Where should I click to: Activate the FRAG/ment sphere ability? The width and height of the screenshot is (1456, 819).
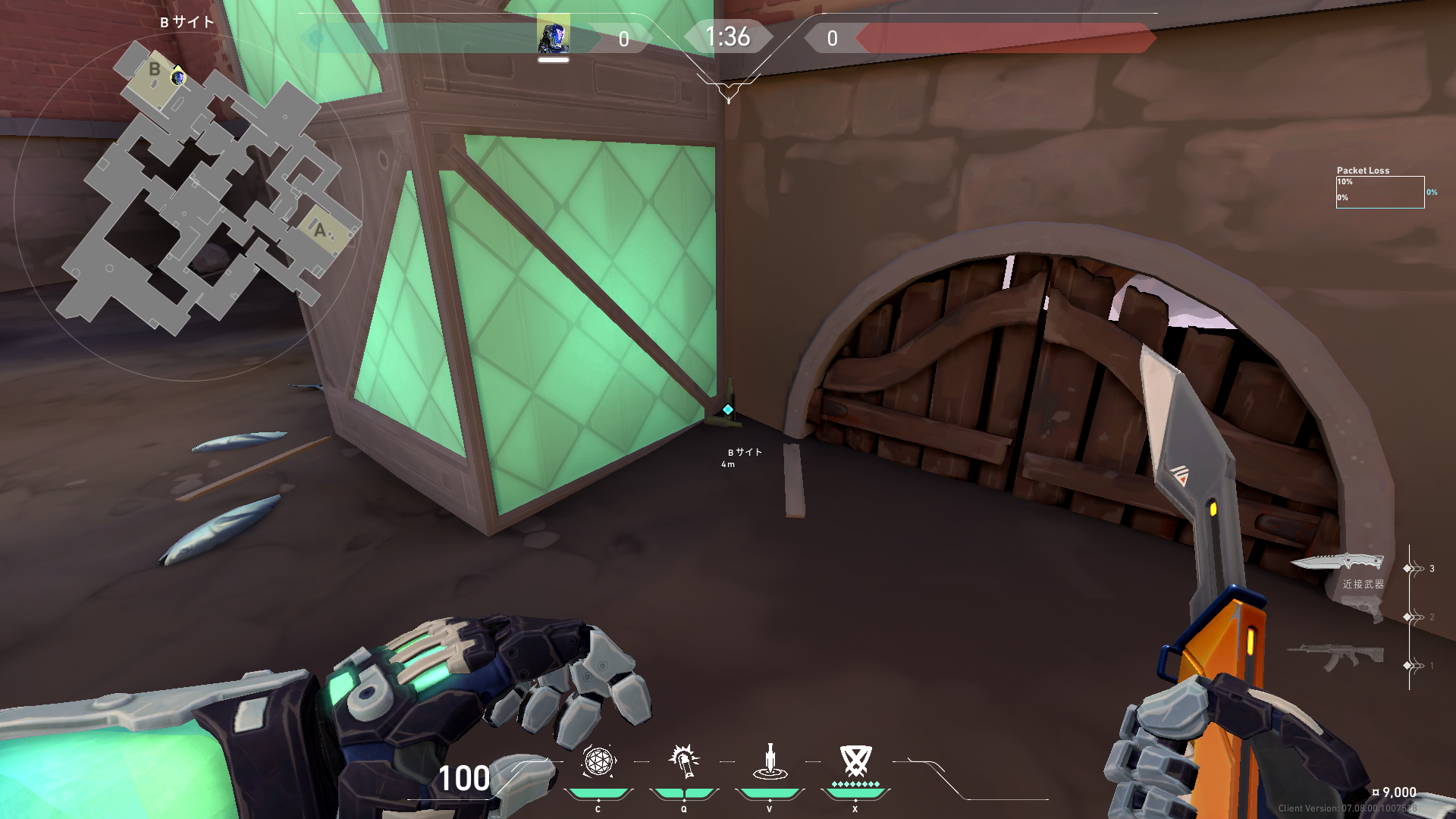pyautogui.click(x=598, y=761)
